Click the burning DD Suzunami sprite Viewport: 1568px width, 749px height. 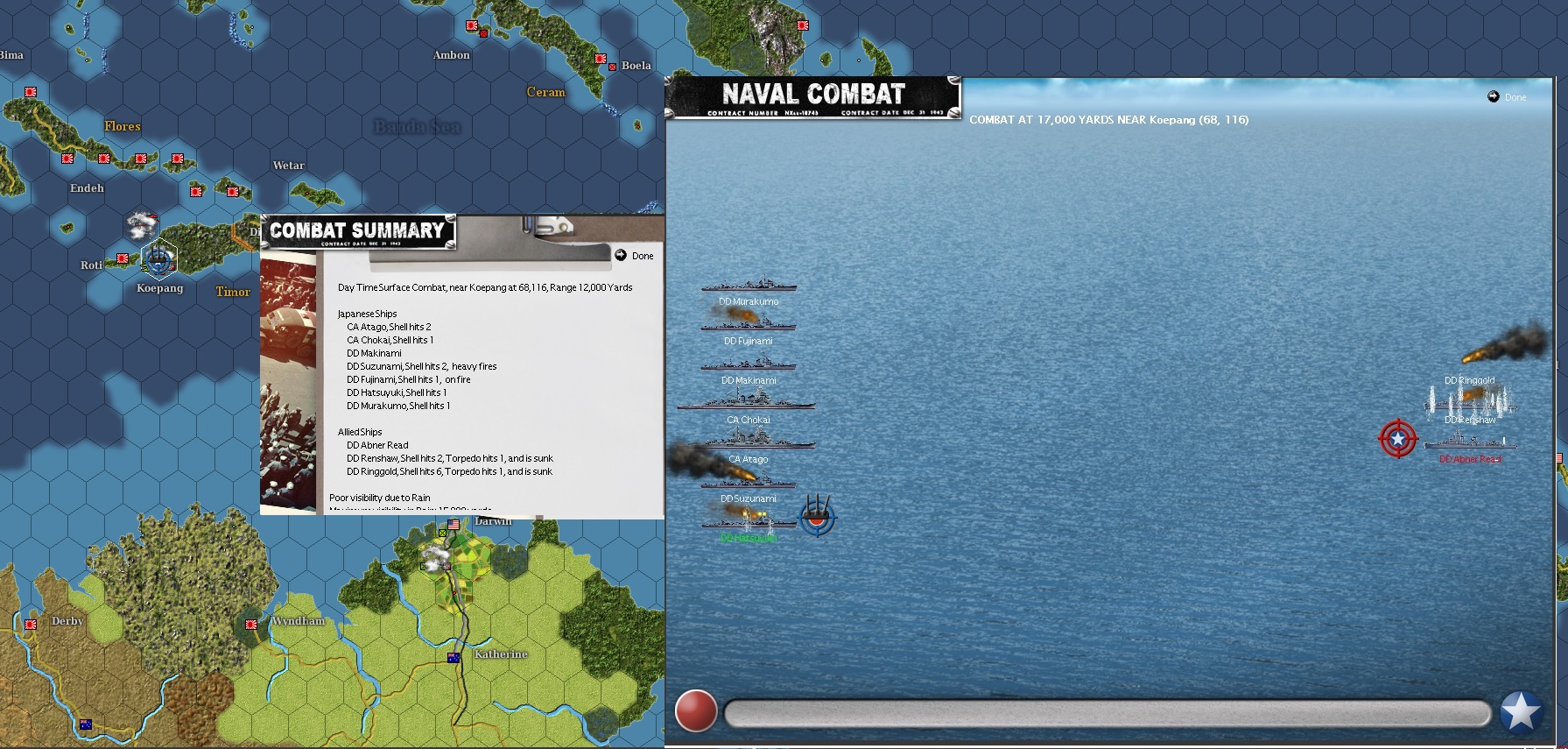[749, 484]
